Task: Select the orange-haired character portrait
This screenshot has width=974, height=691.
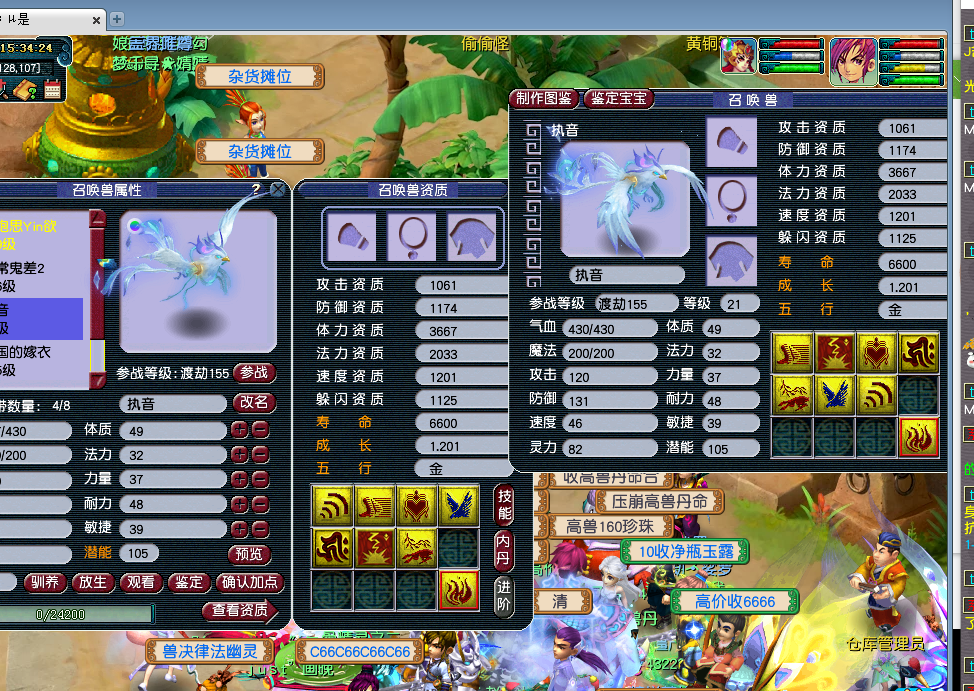Action: [x=853, y=61]
